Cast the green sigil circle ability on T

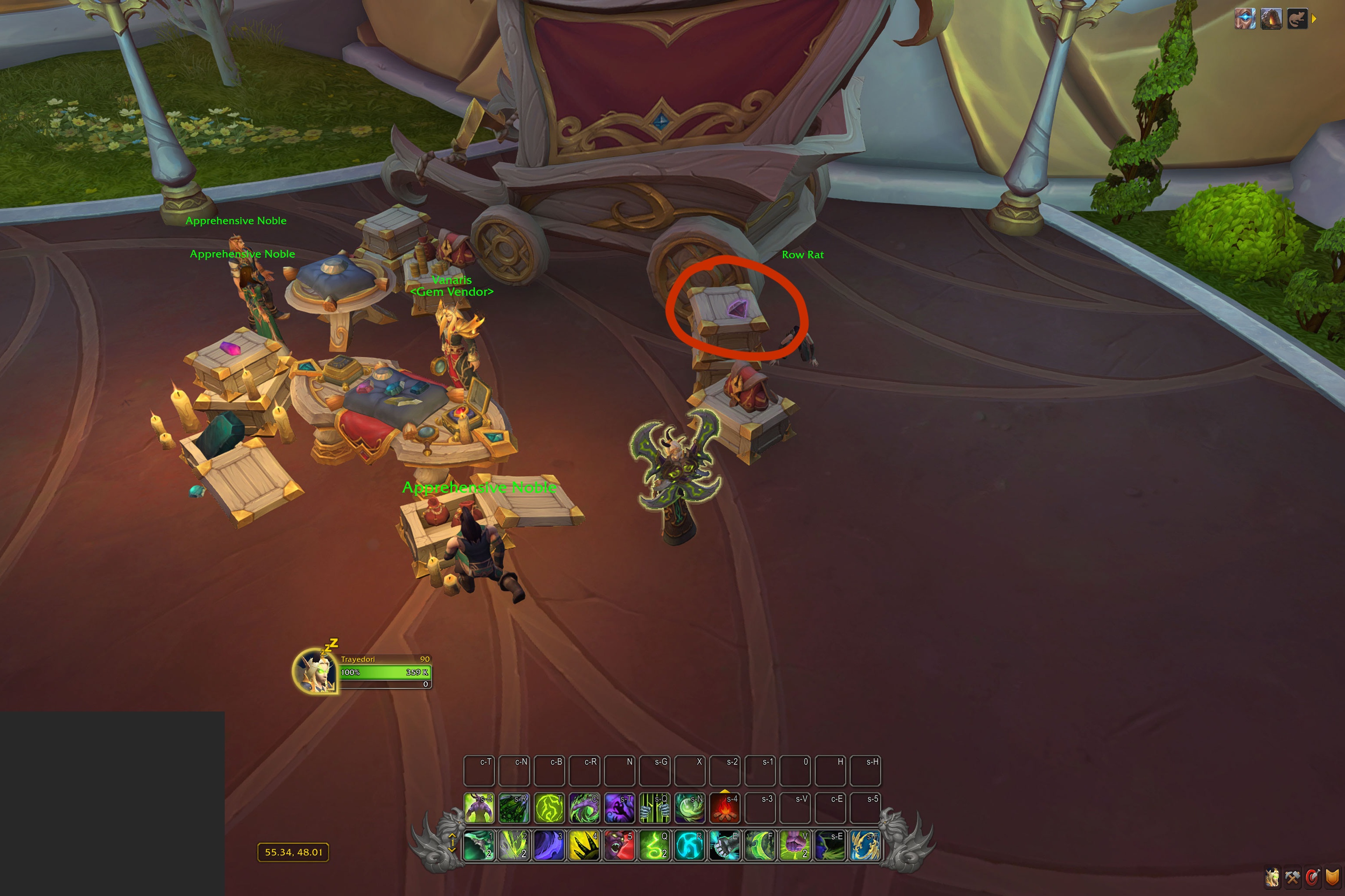tap(549, 808)
